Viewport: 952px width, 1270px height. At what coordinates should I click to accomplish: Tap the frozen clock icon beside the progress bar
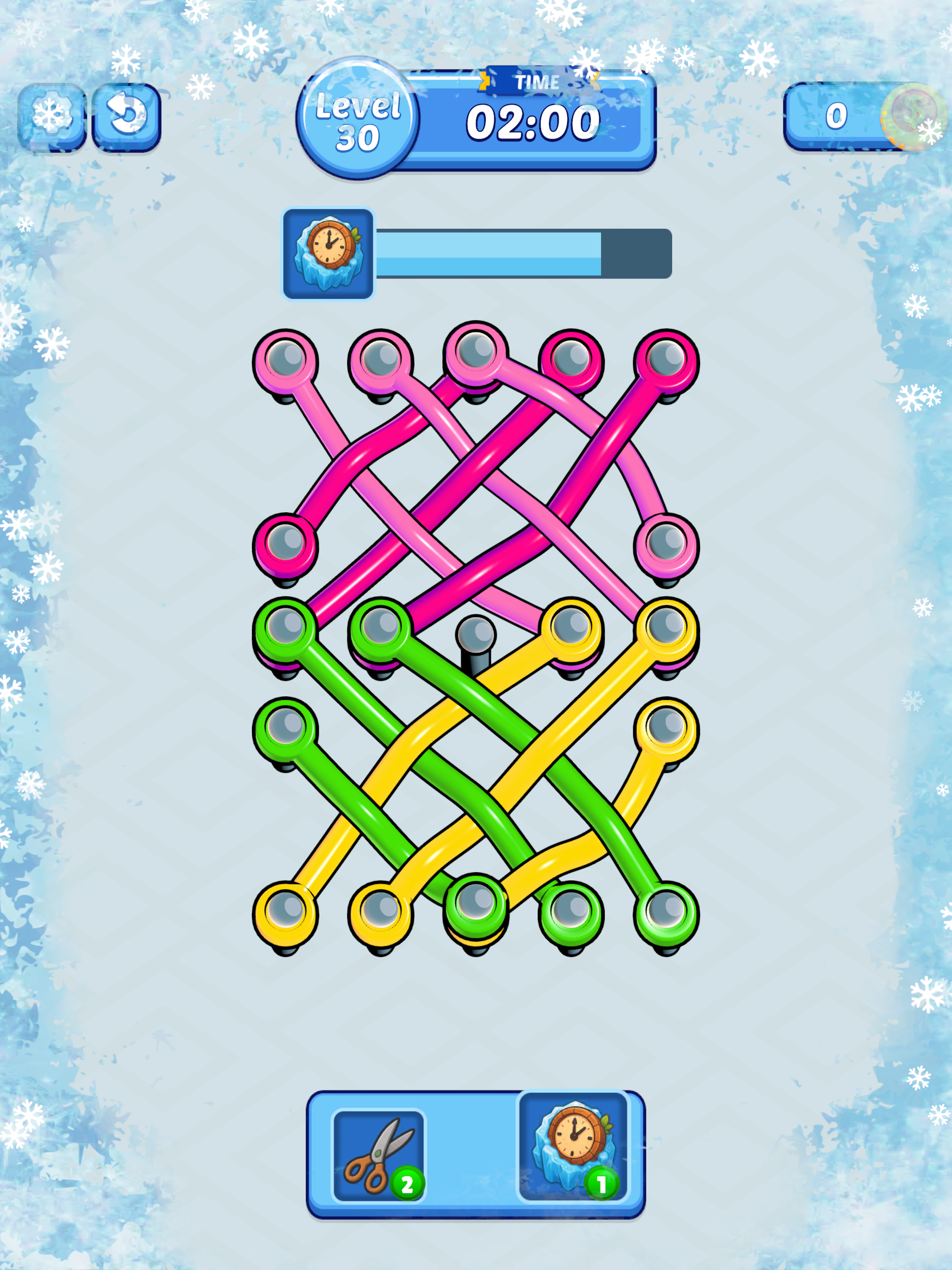click(x=327, y=252)
